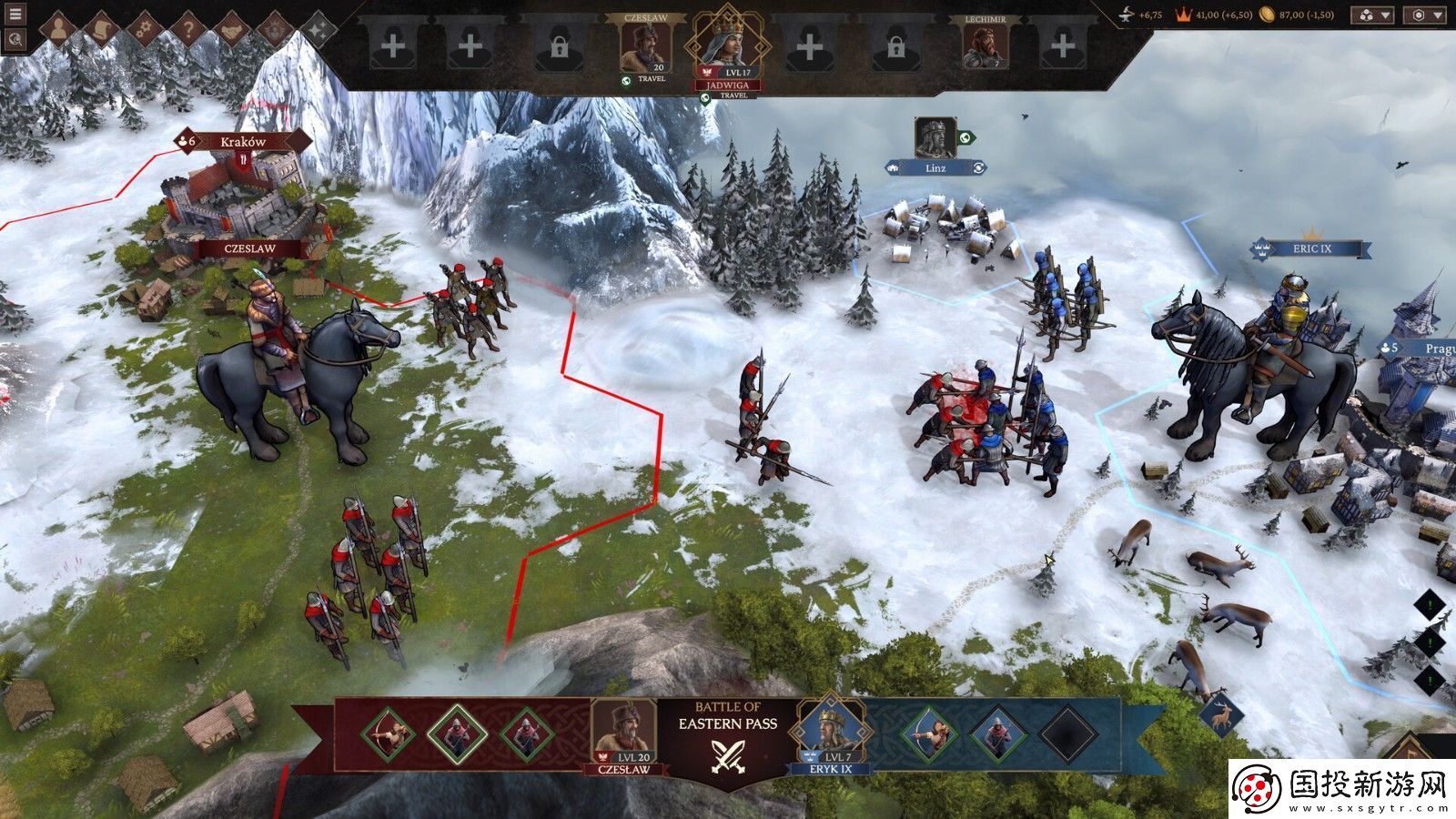Select the Kraków city label

tap(243, 141)
